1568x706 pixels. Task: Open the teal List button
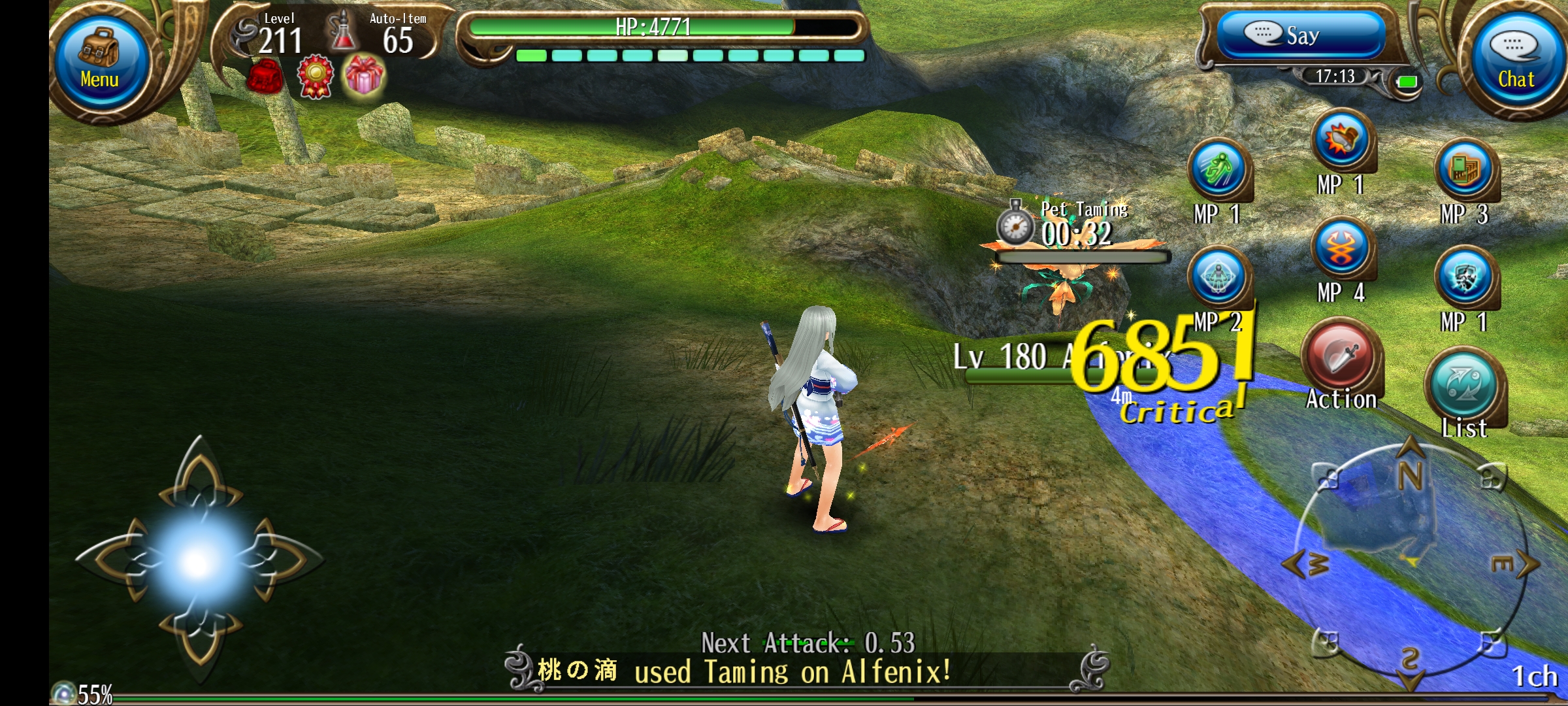[1465, 386]
